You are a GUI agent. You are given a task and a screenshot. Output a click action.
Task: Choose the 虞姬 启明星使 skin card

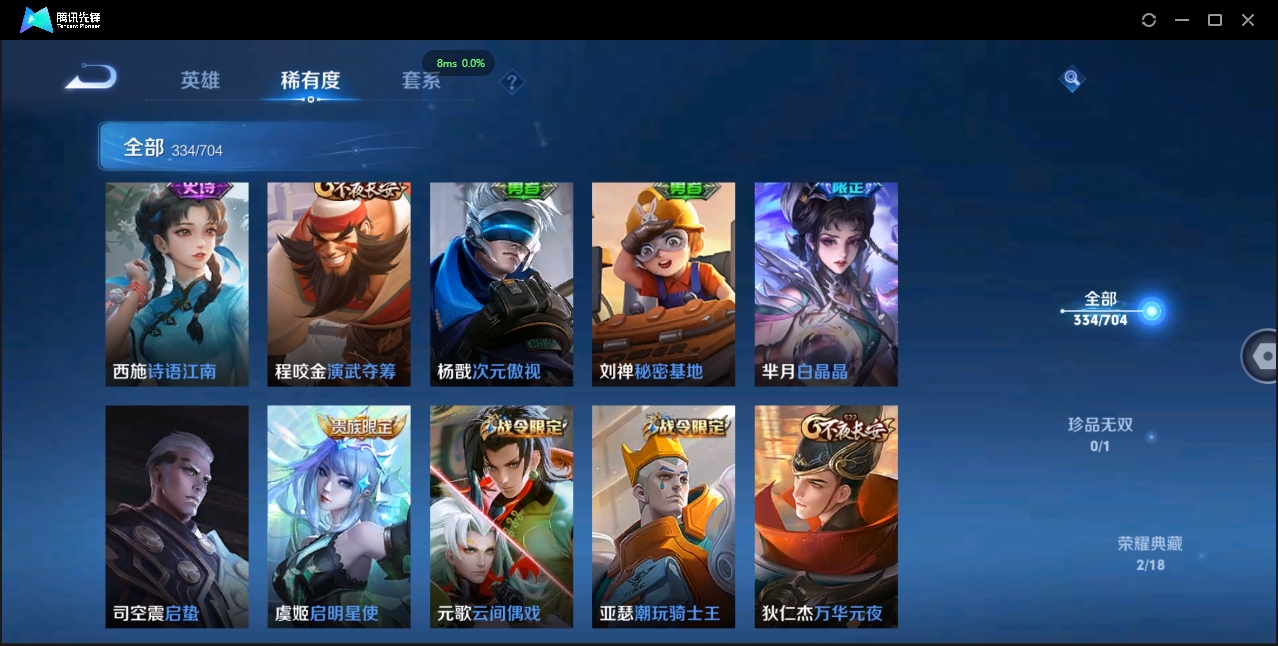[x=339, y=516]
